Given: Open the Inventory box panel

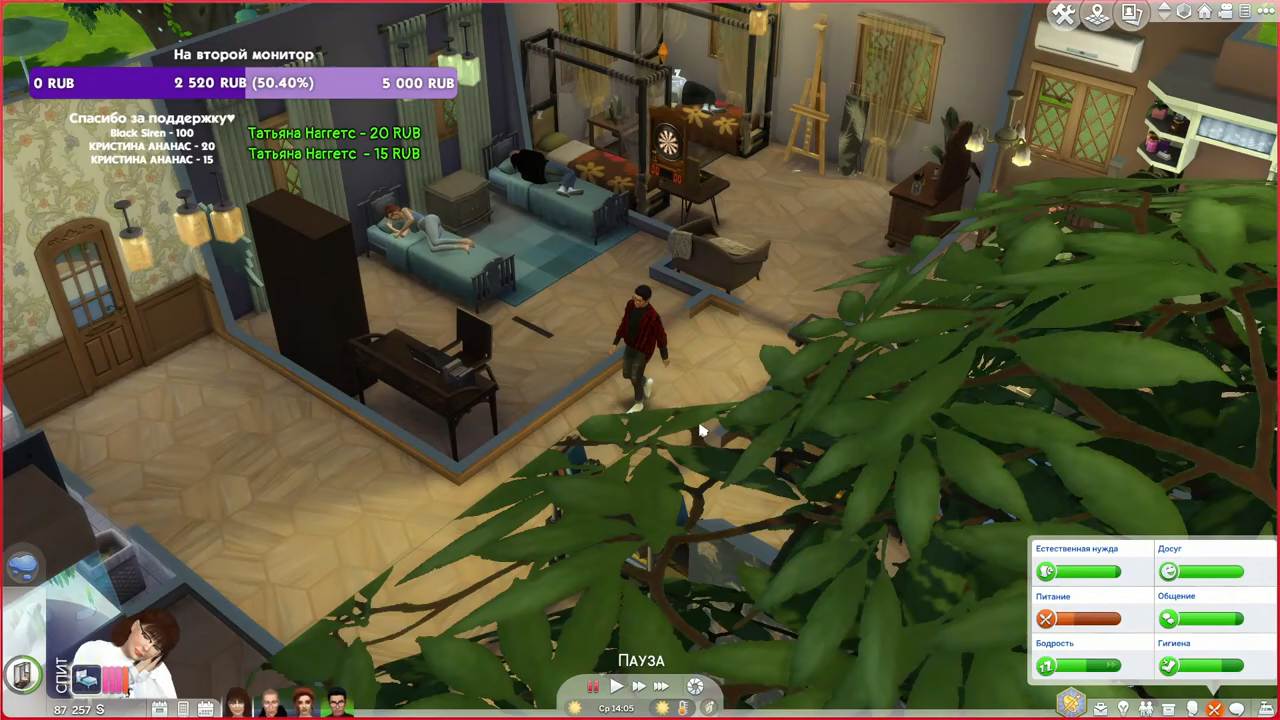Looking at the screenshot, I should (1167, 709).
